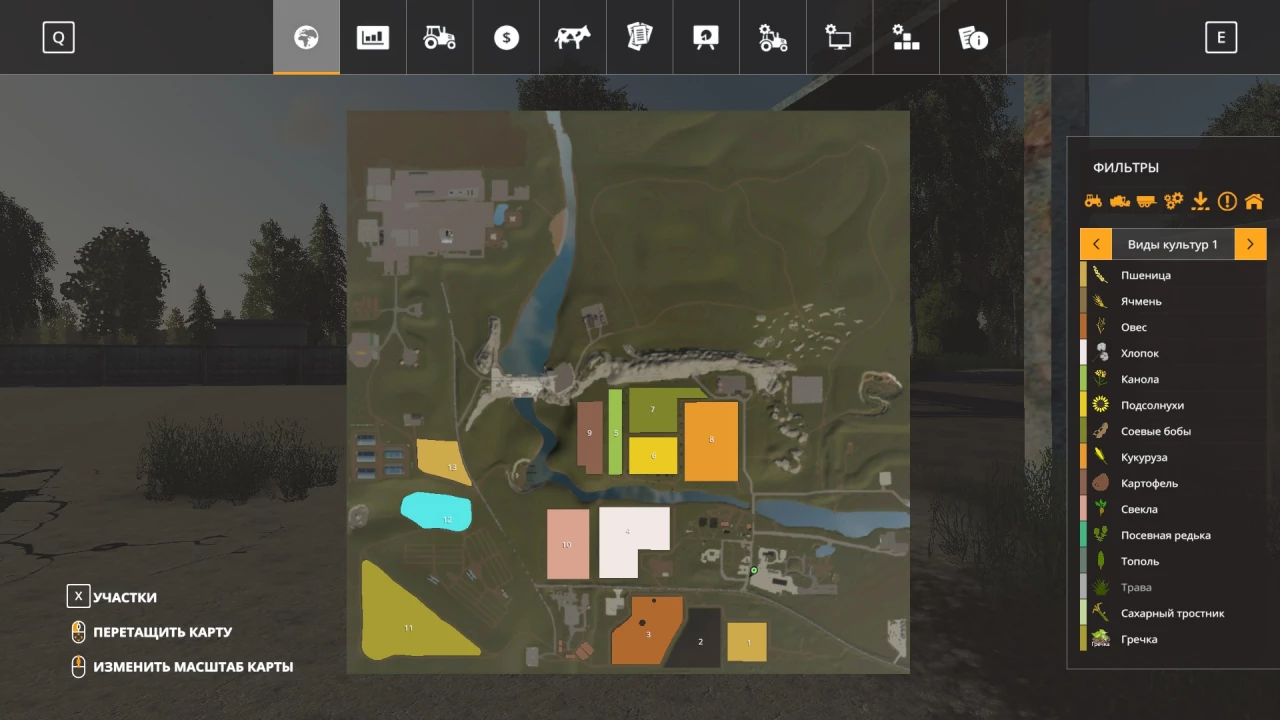
Task: Select Виды культур 1 header
Action: (x=1173, y=243)
